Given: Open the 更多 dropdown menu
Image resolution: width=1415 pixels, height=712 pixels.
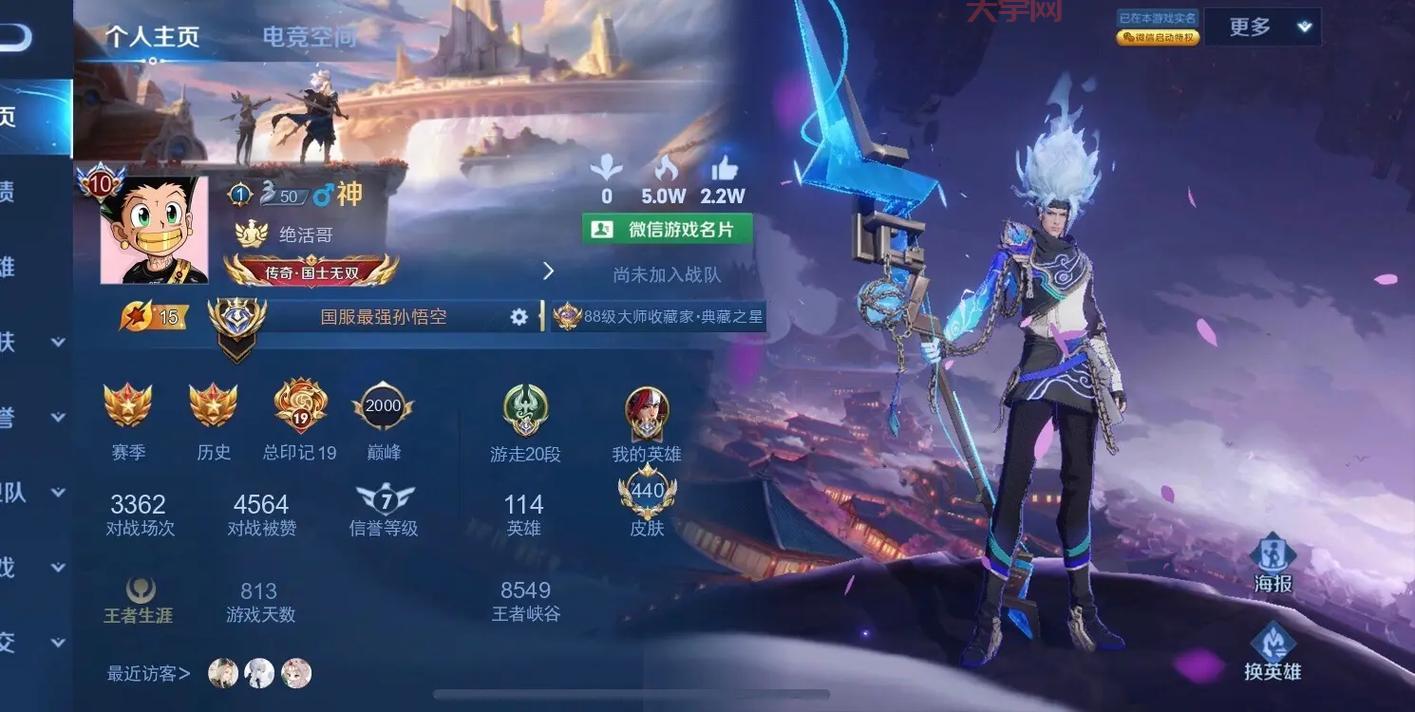Looking at the screenshot, I should [x=1262, y=27].
